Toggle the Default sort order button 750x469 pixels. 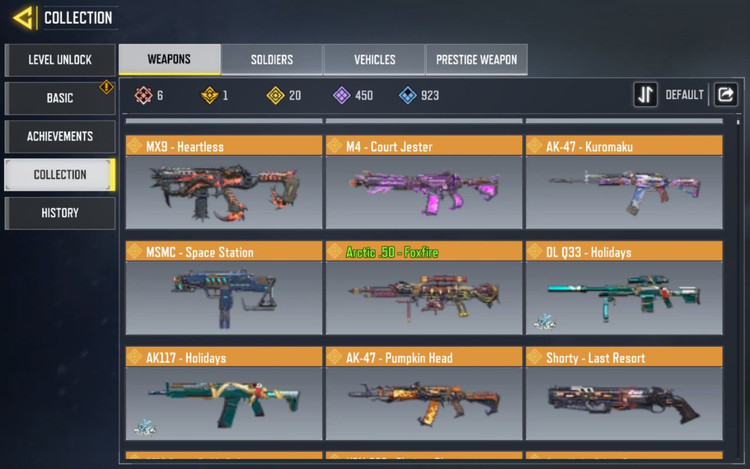(x=646, y=95)
